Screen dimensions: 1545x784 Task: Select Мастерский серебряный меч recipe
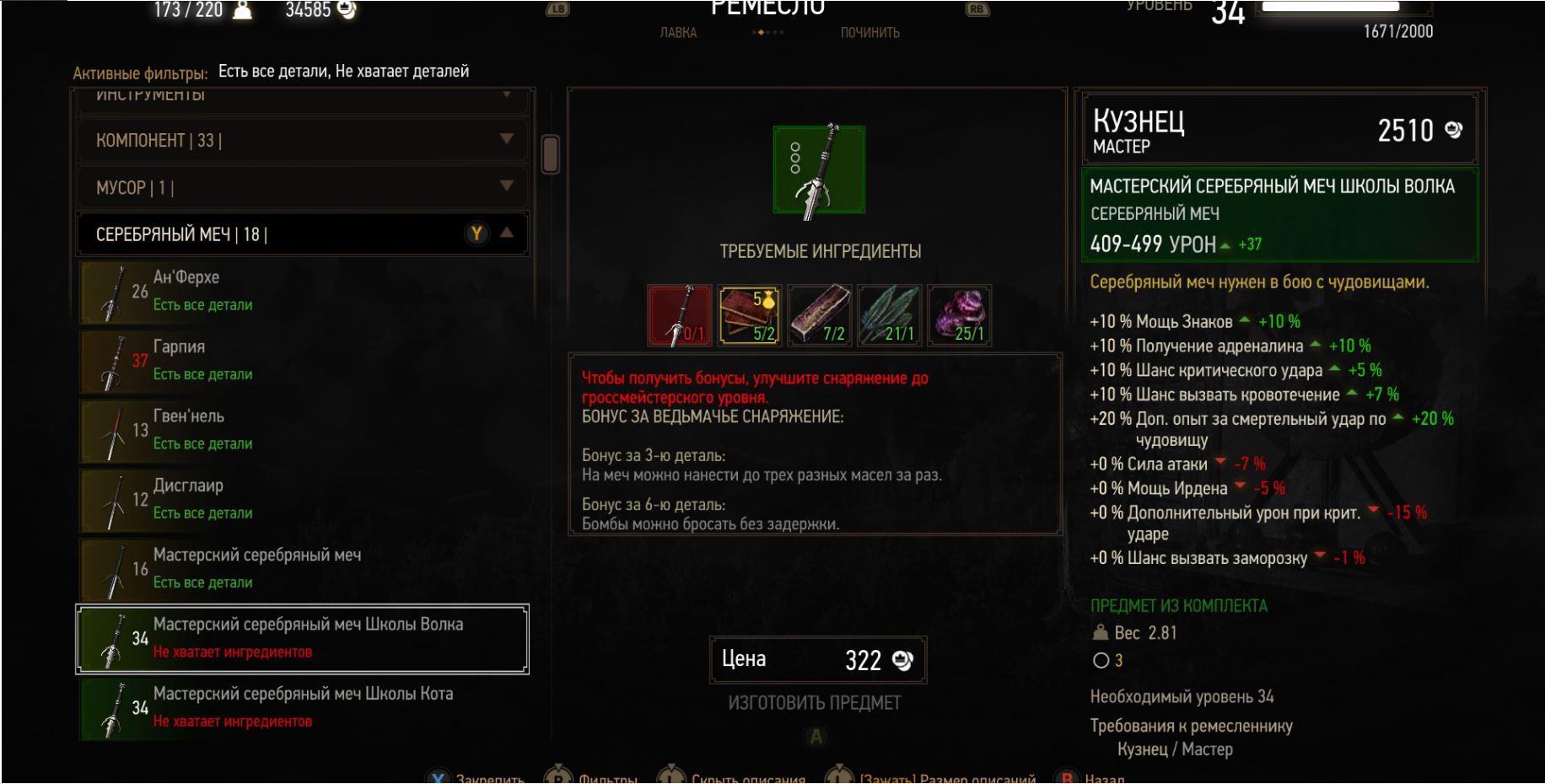coord(302,568)
